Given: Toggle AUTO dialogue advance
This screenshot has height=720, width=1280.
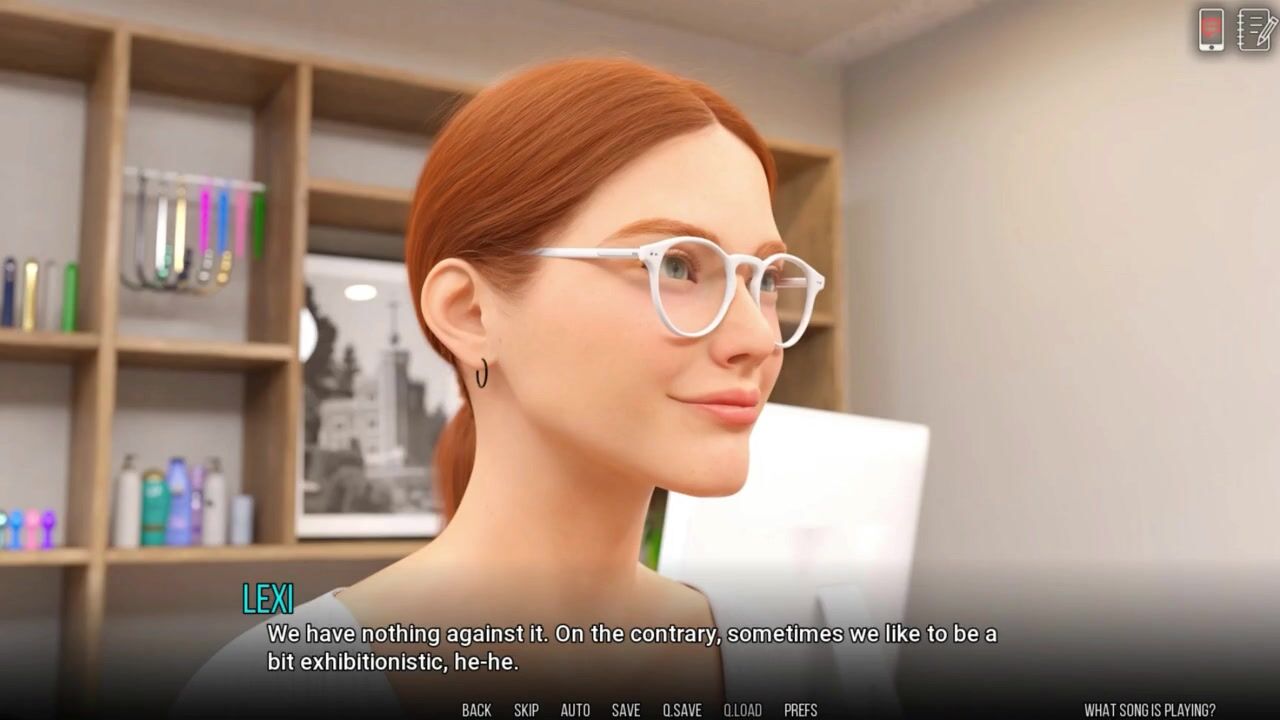Looking at the screenshot, I should (x=575, y=710).
